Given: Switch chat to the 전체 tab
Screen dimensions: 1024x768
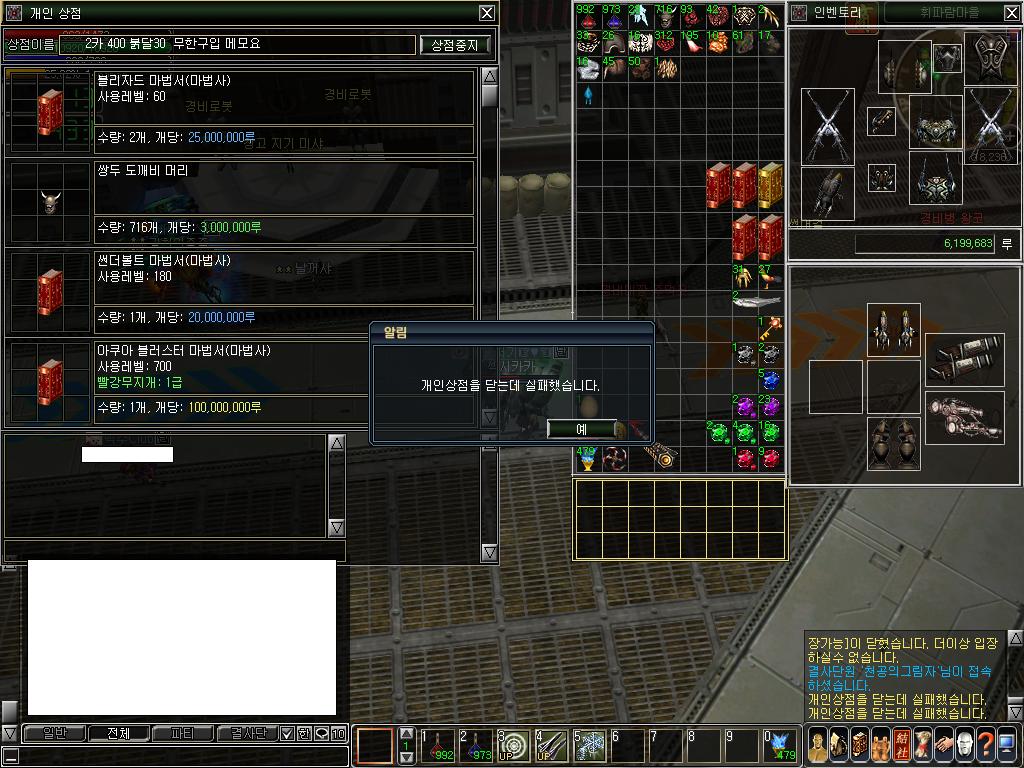Looking at the screenshot, I should click(x=118, y=734).
